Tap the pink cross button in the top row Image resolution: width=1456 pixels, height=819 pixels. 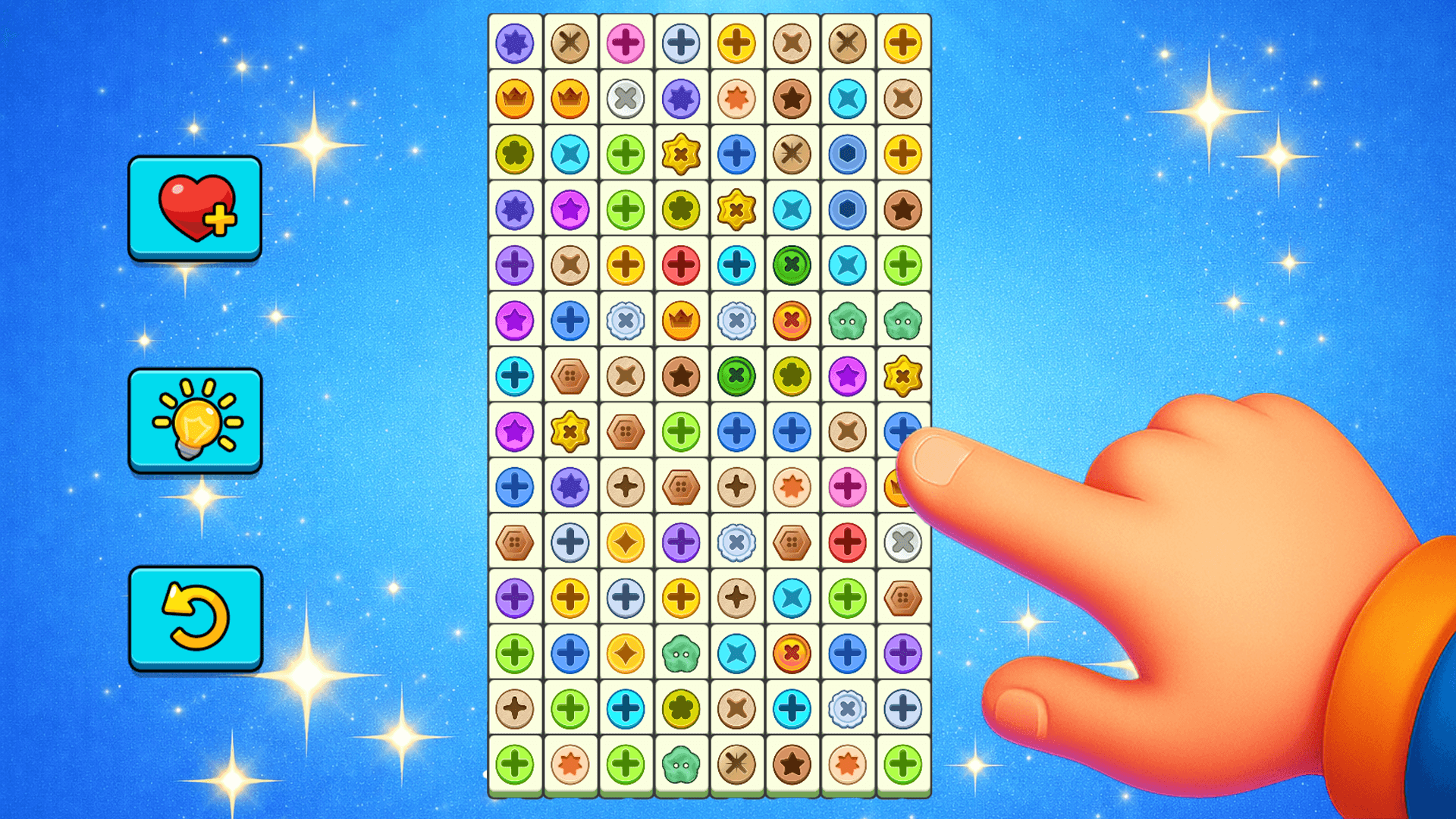tap(625, 43)
